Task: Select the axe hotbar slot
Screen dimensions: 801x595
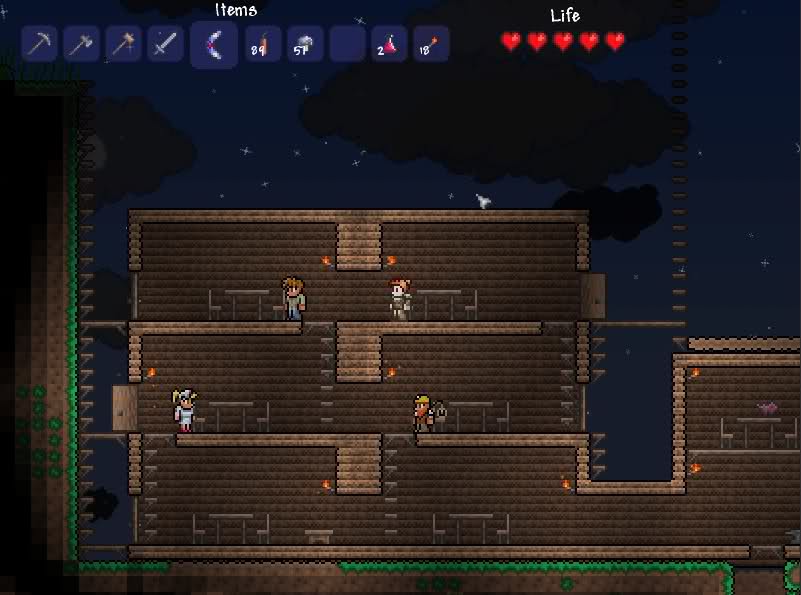Action: pos(81,44)
